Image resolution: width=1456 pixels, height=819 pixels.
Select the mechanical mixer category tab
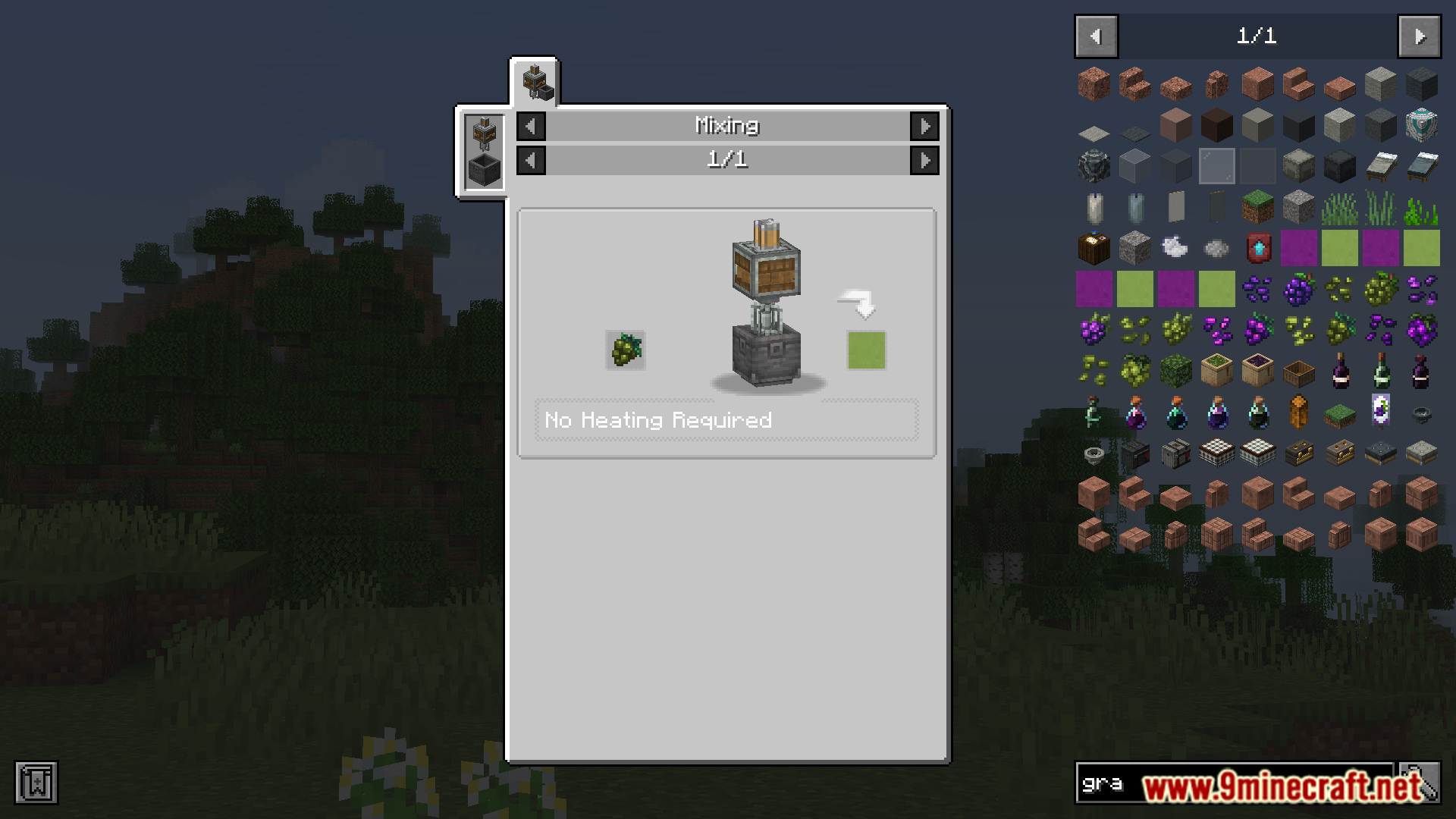click(535, 82)
